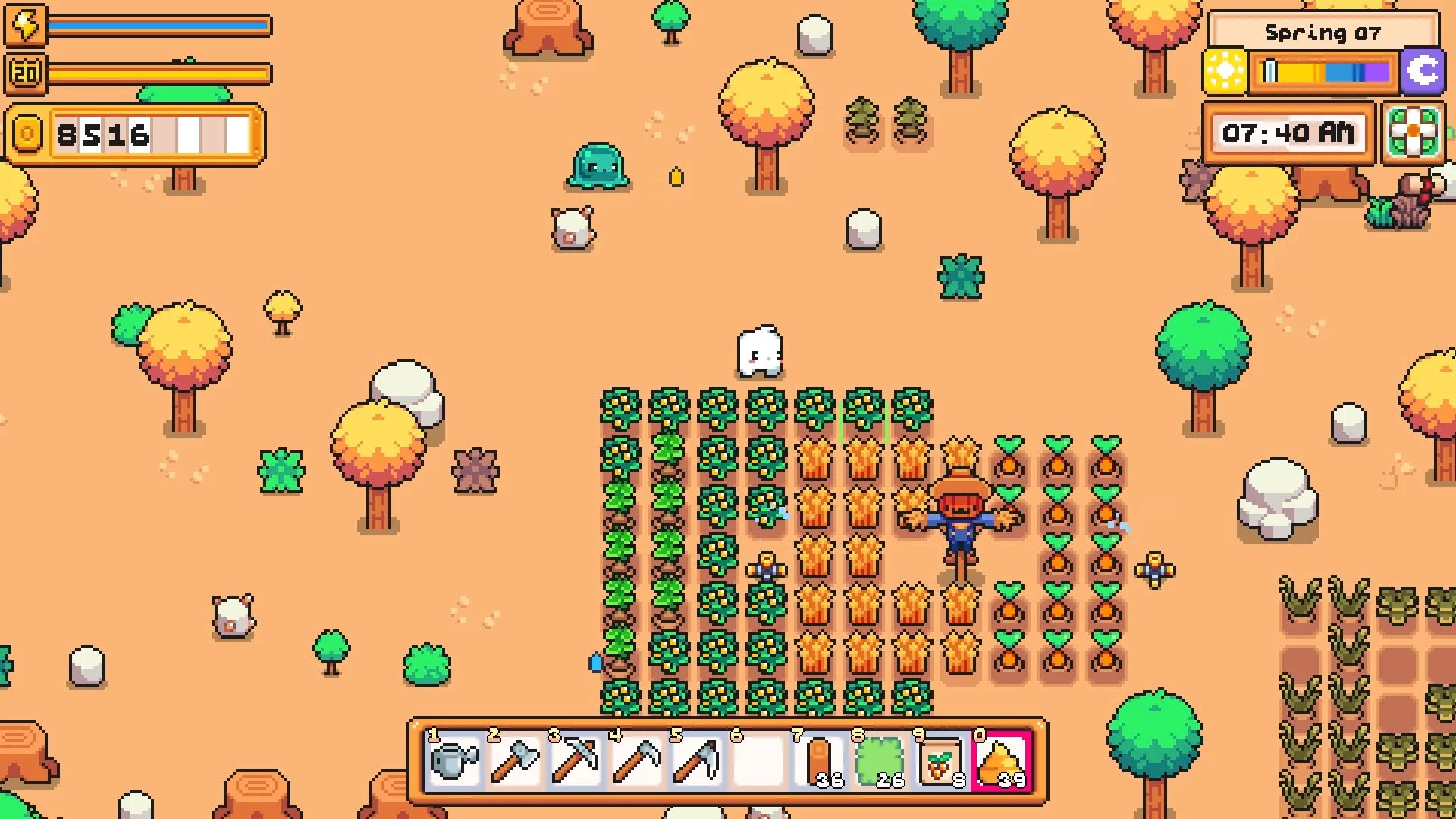This screenshot has width=1456, height=819.
Task: Expand the Spring 07 date panel
Action: pyautogui.click(x=1324, y=32)
